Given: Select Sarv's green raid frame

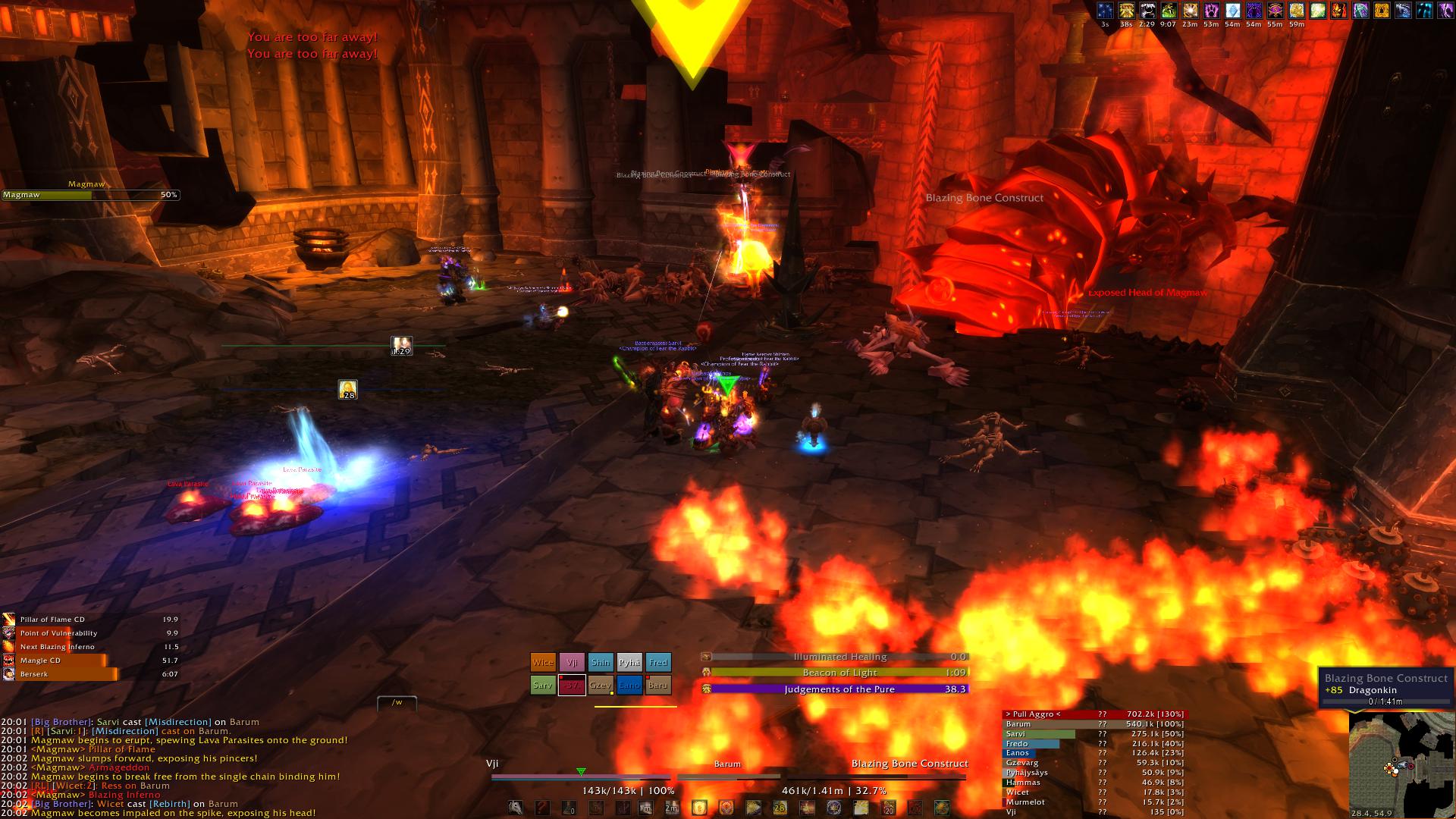Looking at the screenshot, I should 543,685.
